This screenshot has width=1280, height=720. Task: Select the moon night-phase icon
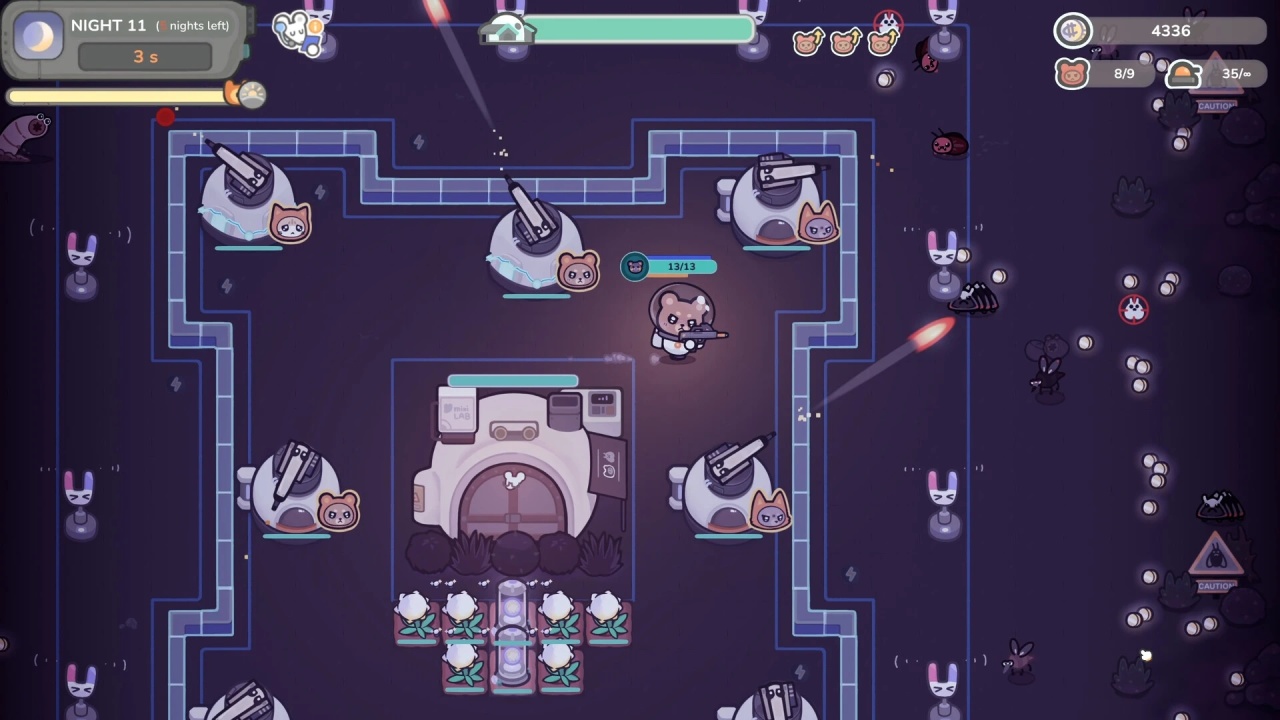(x=39, y=37)
